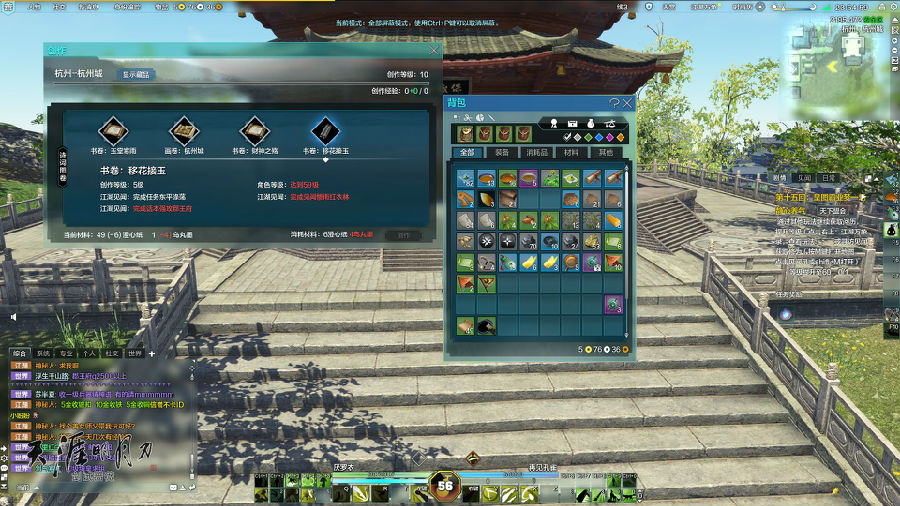Viewport: 900px width, 506px height.
Task: Select the purple-bordered jade item in bag
Action: [613, 304]
